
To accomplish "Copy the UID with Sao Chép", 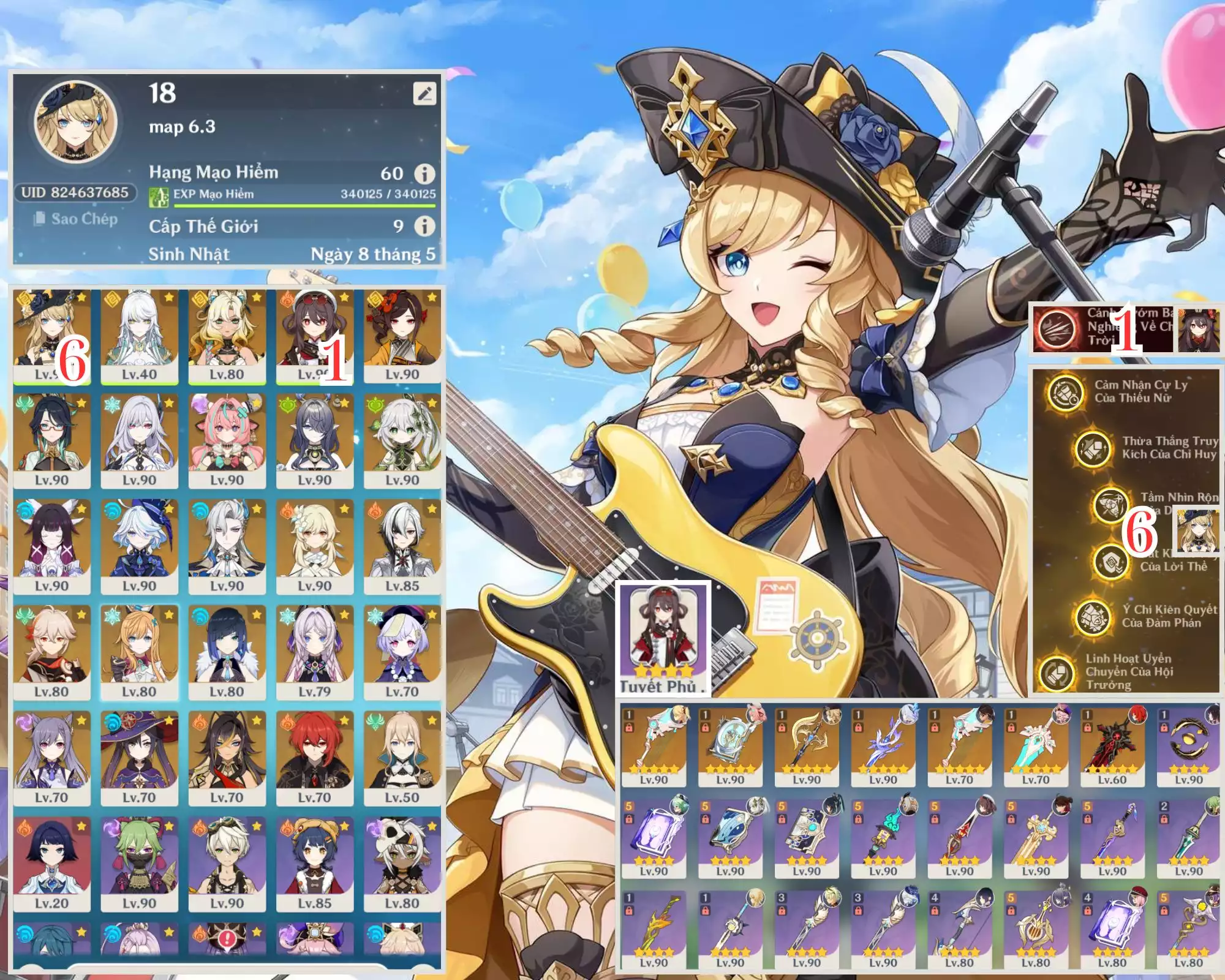I will pos(76,219).
